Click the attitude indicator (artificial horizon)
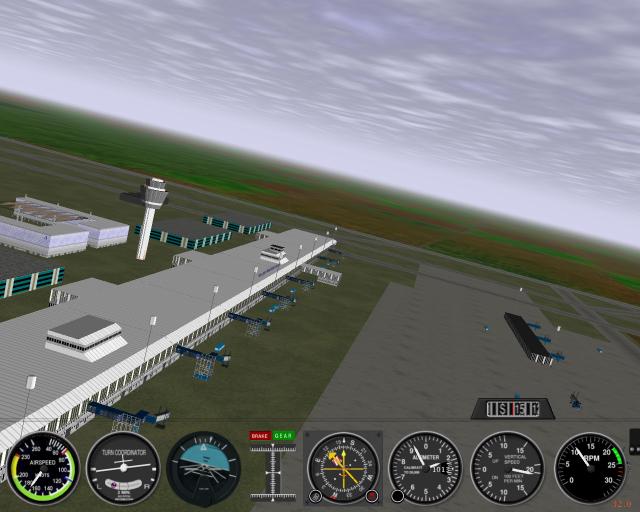The height and width of the screenshot is (512, 640). [x=203, y=468]
